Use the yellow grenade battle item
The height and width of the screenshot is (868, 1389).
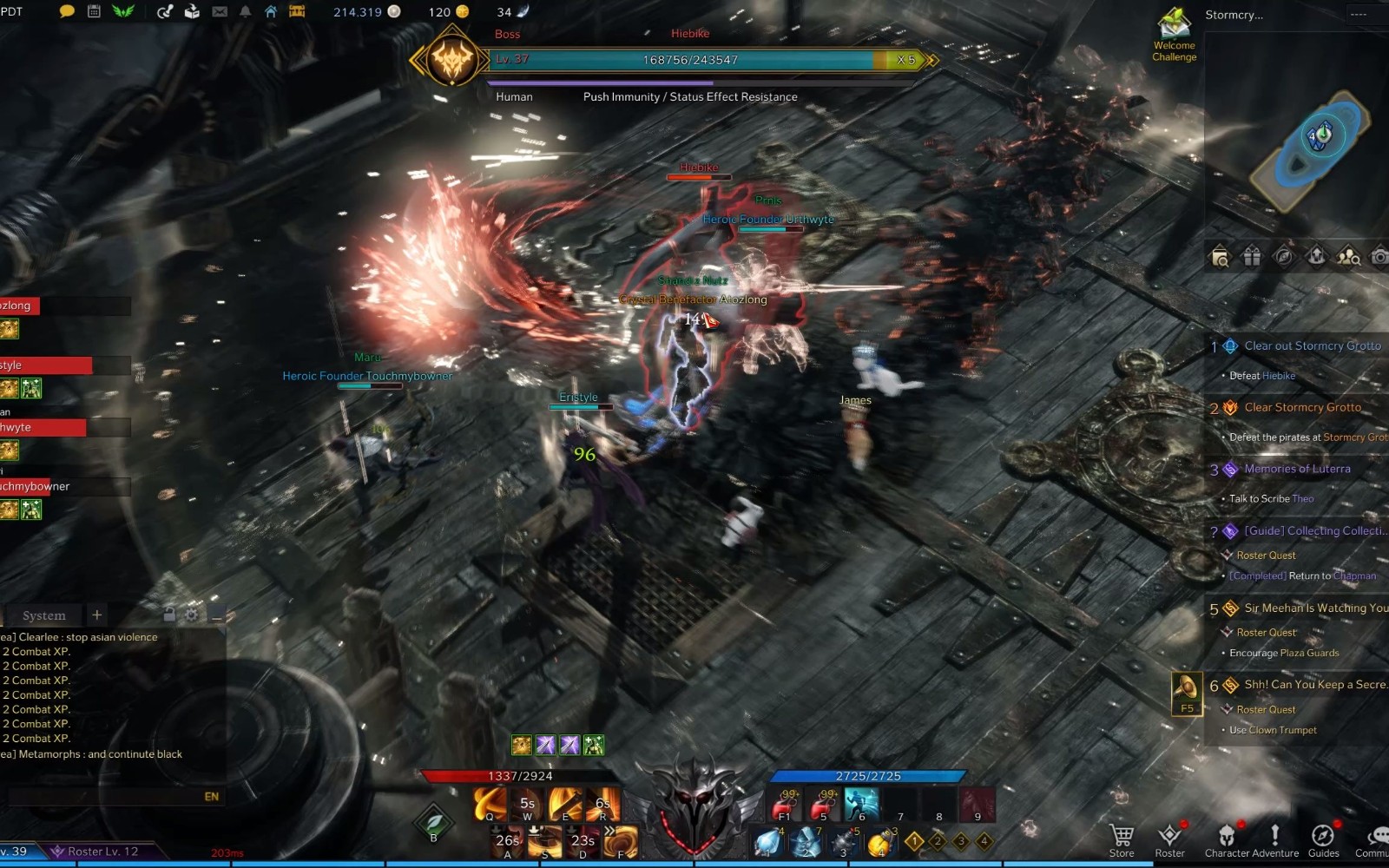tap(879, 841)
